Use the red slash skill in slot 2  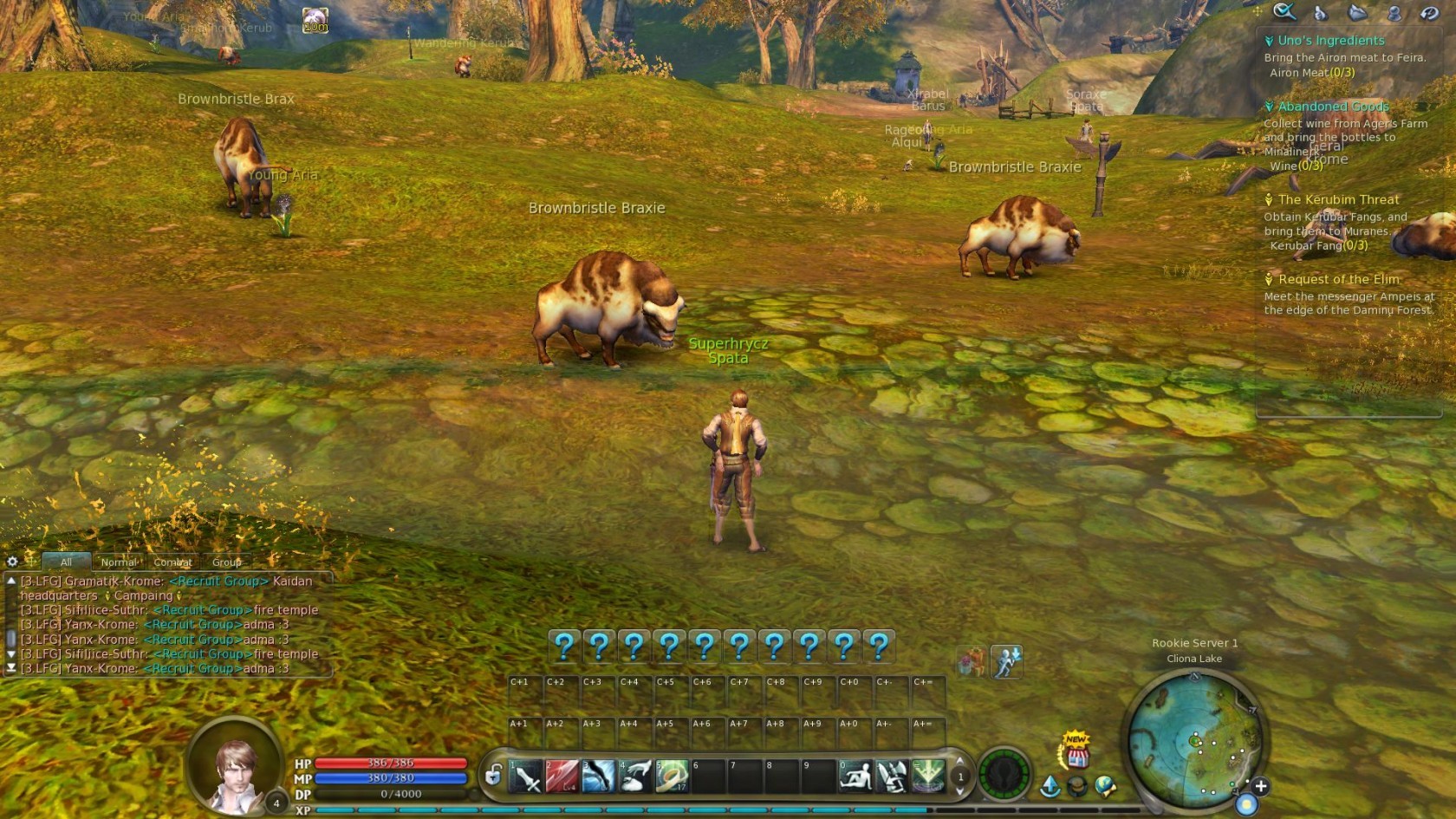[562, 777]
